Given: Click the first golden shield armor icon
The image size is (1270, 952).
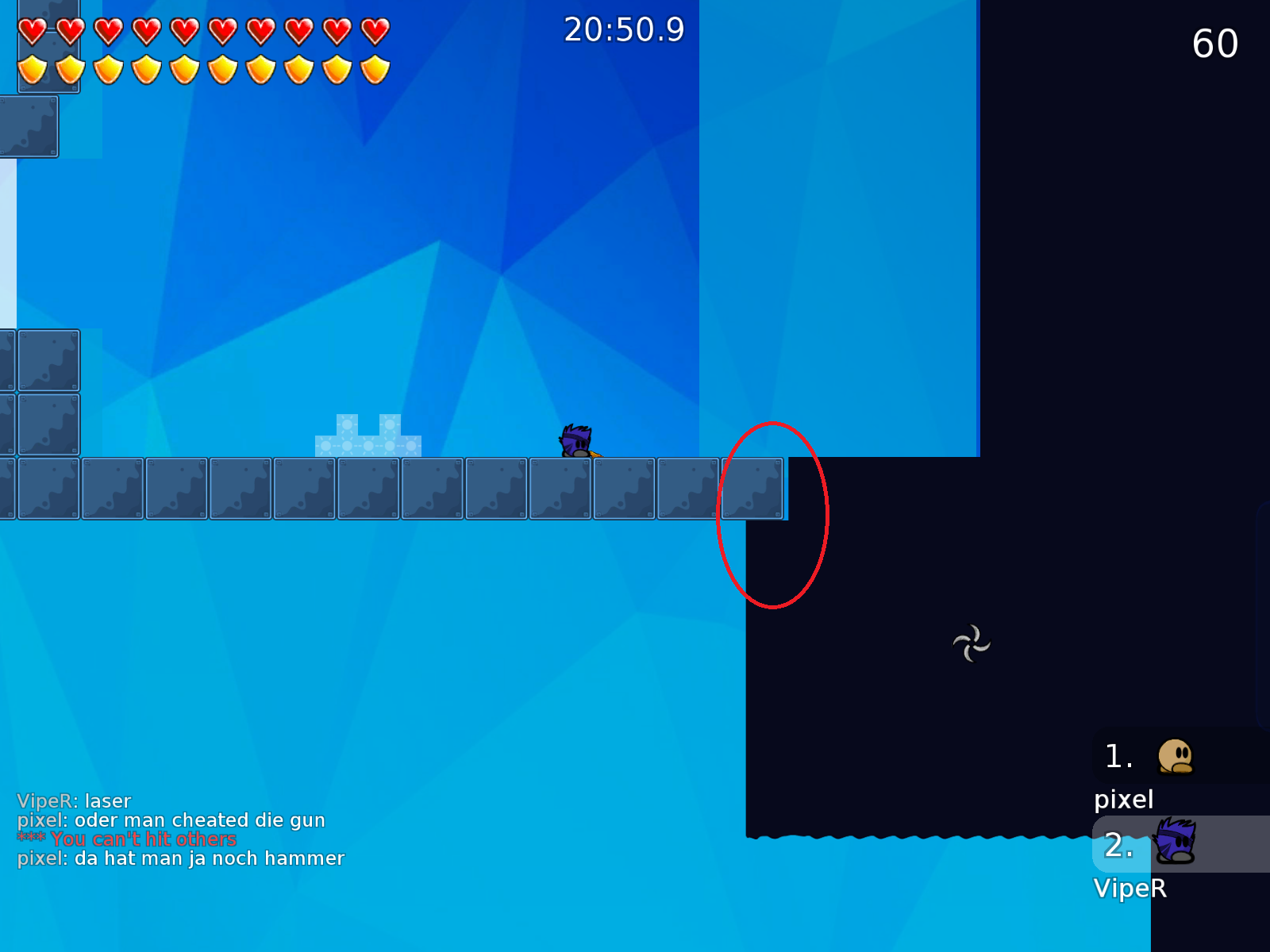Looking at the screenshot, I should 32,70.
